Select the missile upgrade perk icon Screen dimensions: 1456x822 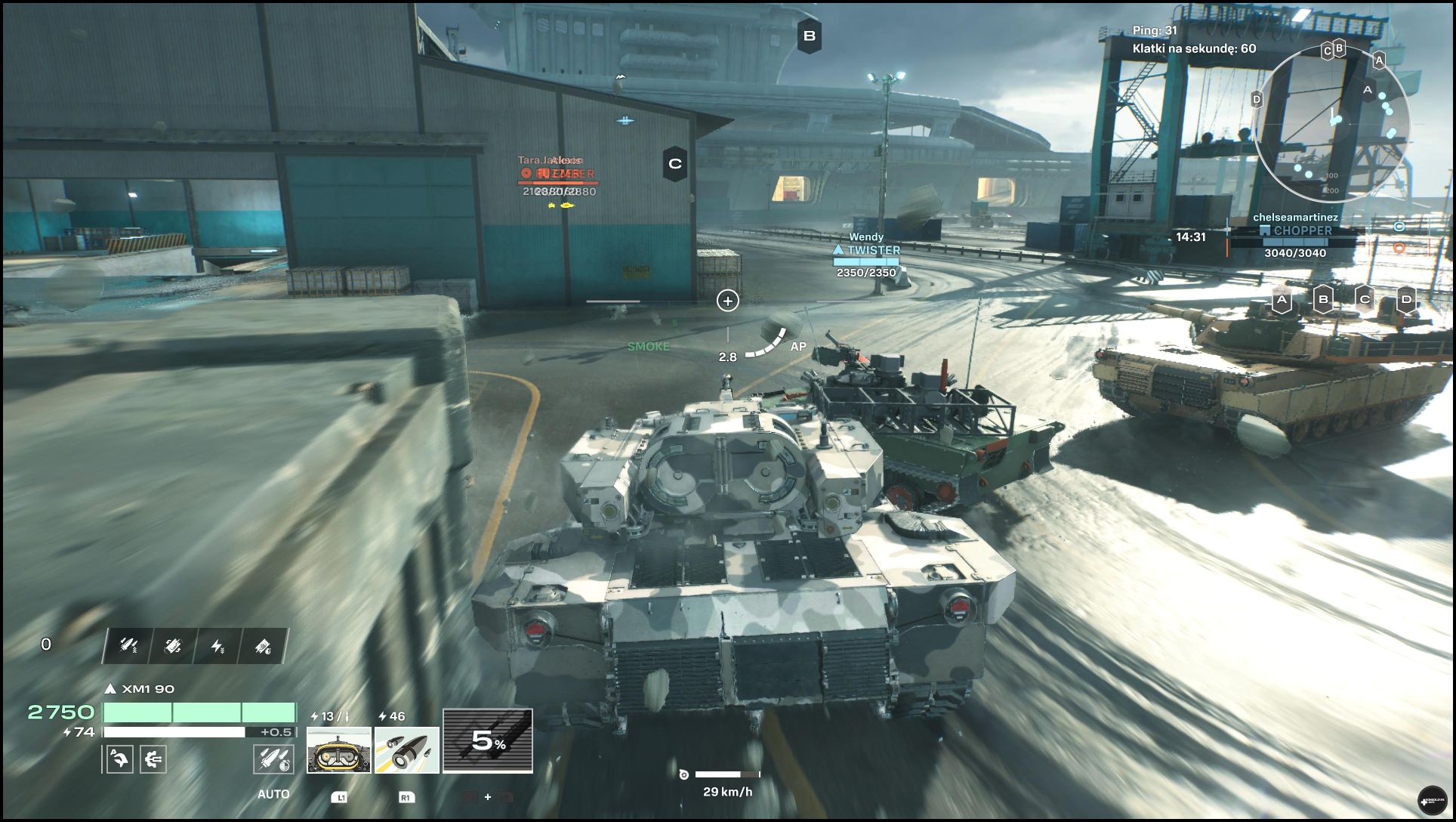(x=129, y=646)
